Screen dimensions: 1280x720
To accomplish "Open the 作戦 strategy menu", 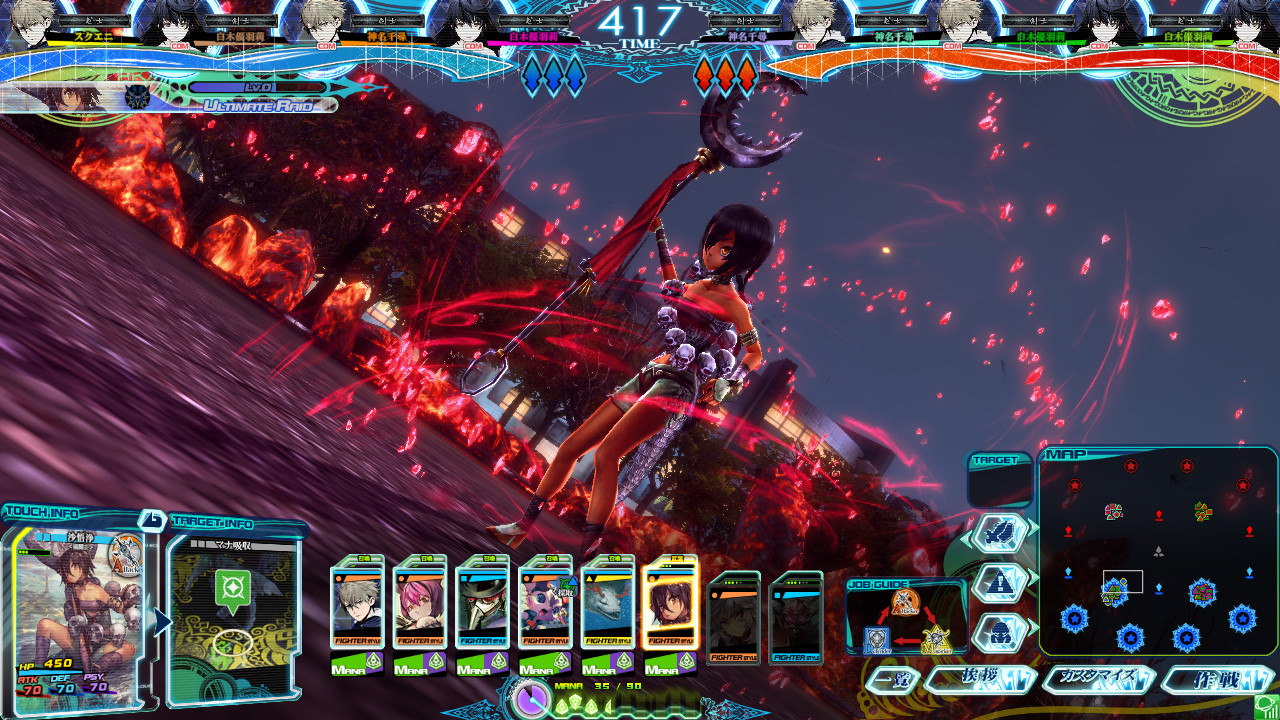I will coord(1217,680).
